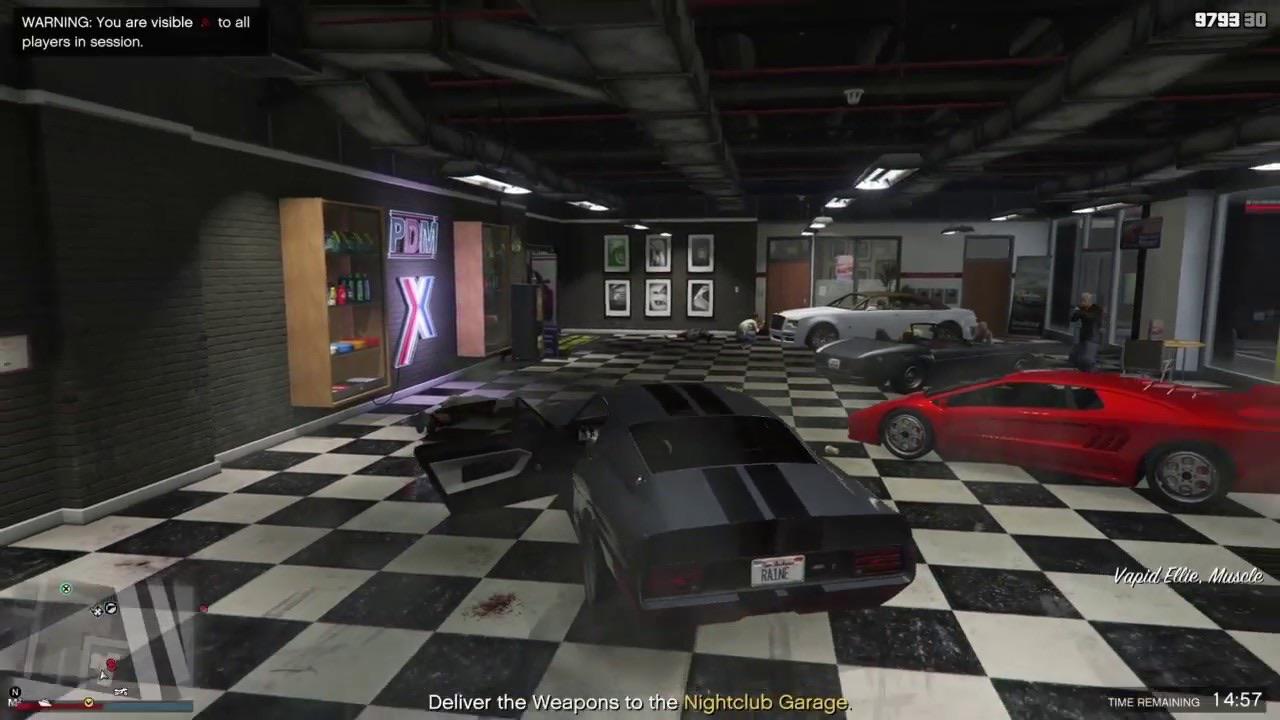Click the North compass indicator on the minimap
The image size is (1280, 720).
coord(15,691)
